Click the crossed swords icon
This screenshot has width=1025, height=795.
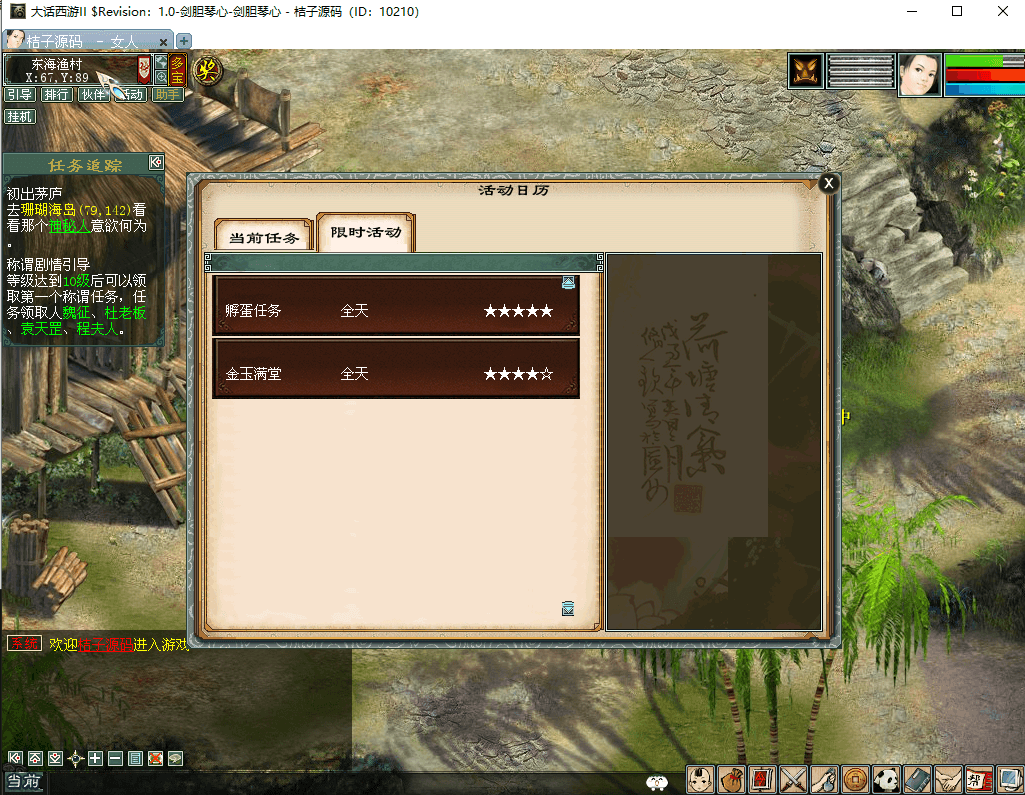click(793, 779)
